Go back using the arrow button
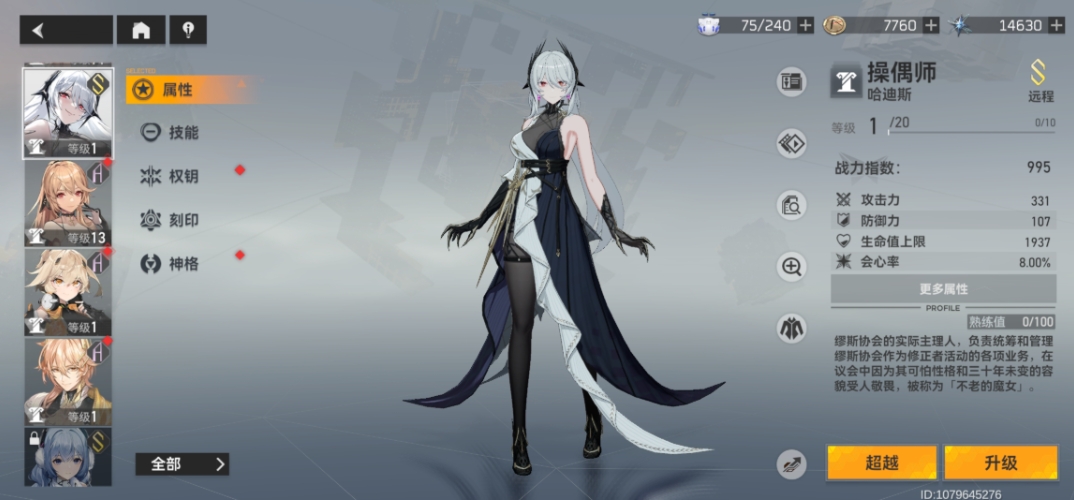The width and height of the screenshot is (1074, 500). point(65,30)
